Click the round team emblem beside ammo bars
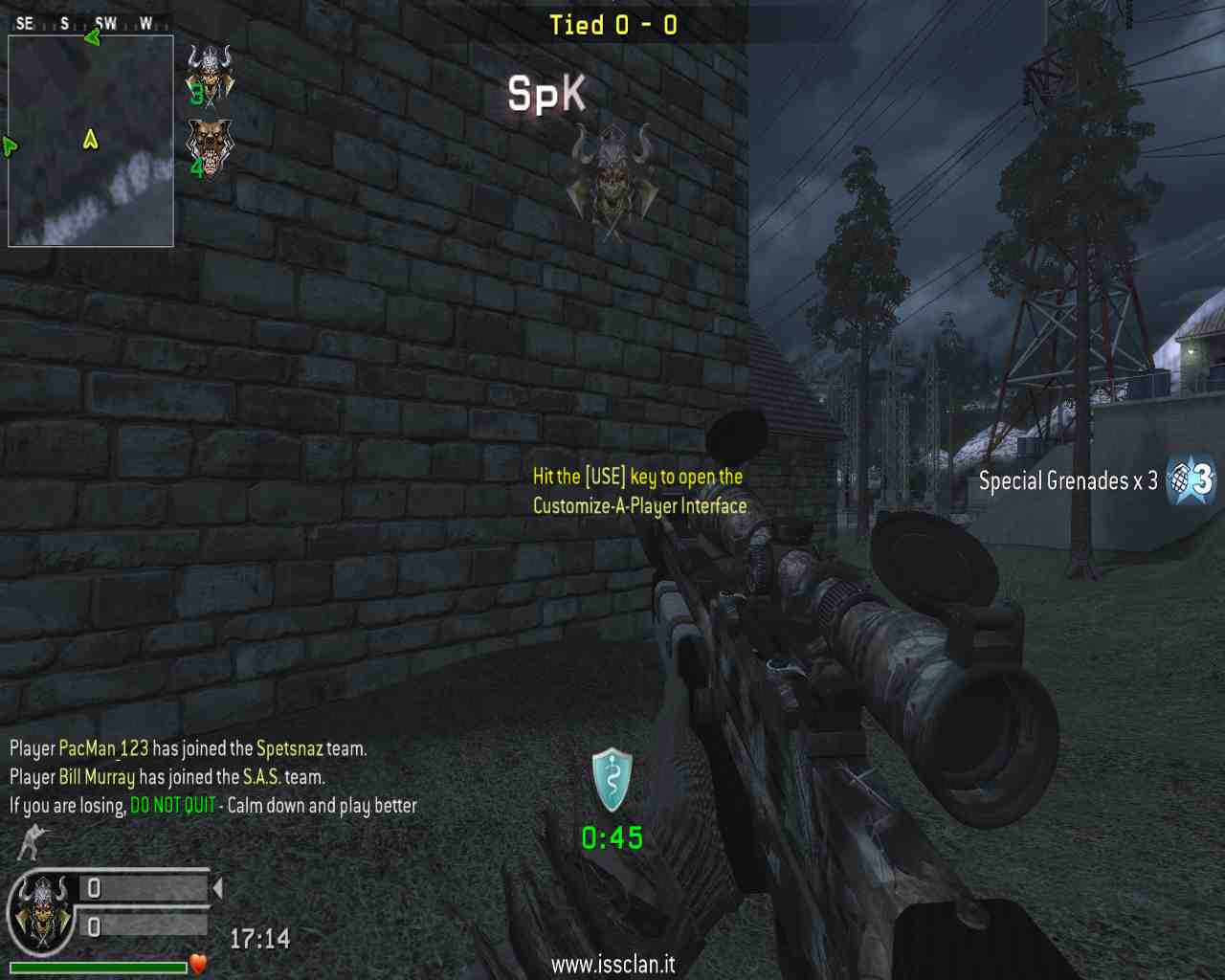Image resolution: width=1225 pixels, height=980 pixels. 42,914
